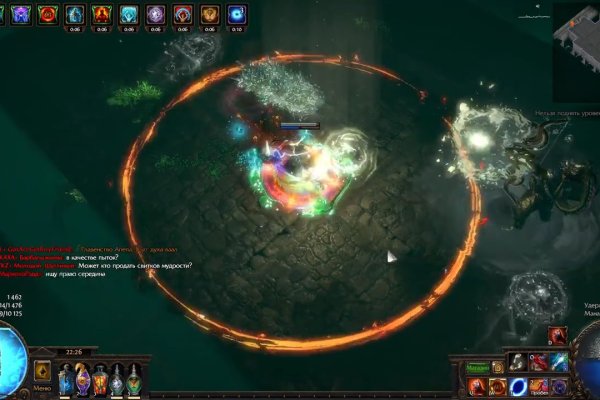Select the golden shield buff icon

click(x=209, y=14)
